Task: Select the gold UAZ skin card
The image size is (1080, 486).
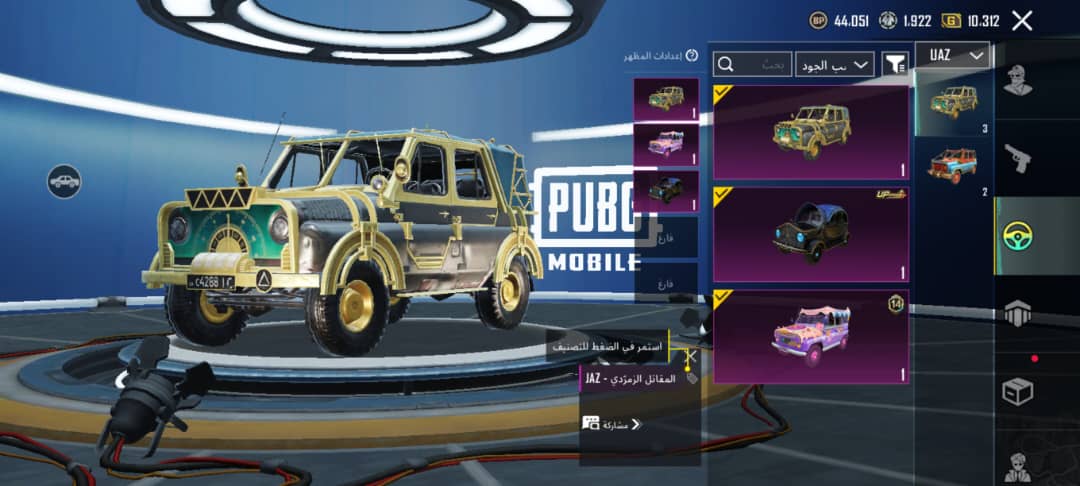Action: [x=810, y=132]
